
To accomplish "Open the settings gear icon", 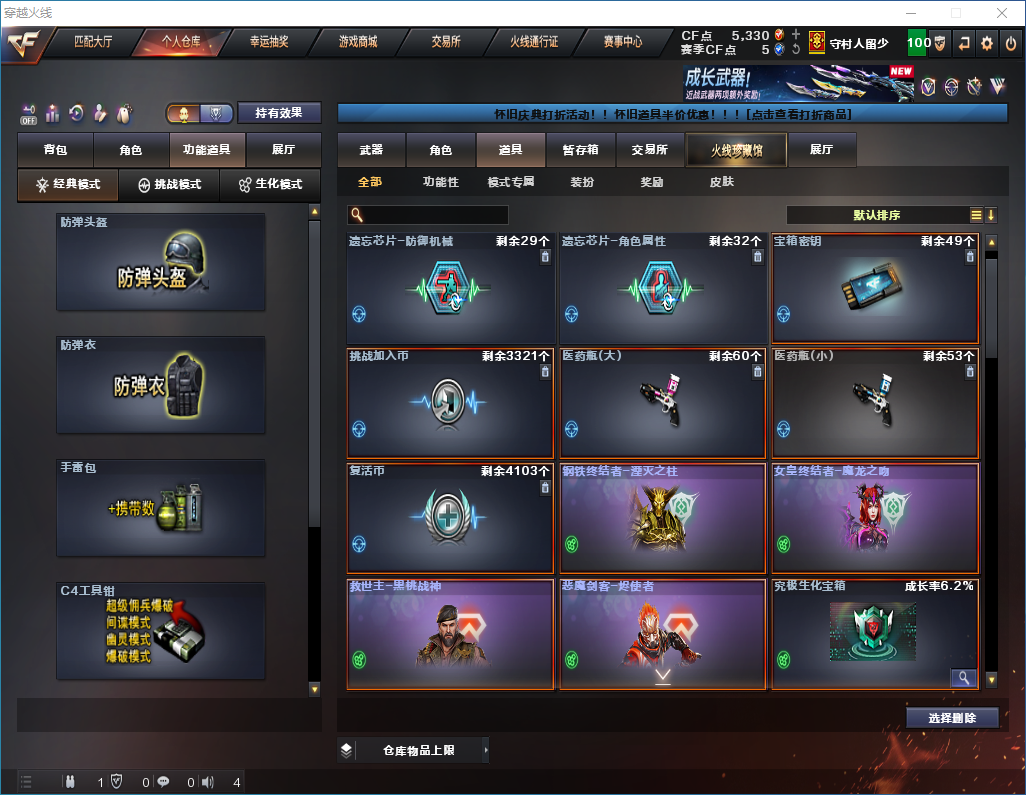I will point(987,43).
